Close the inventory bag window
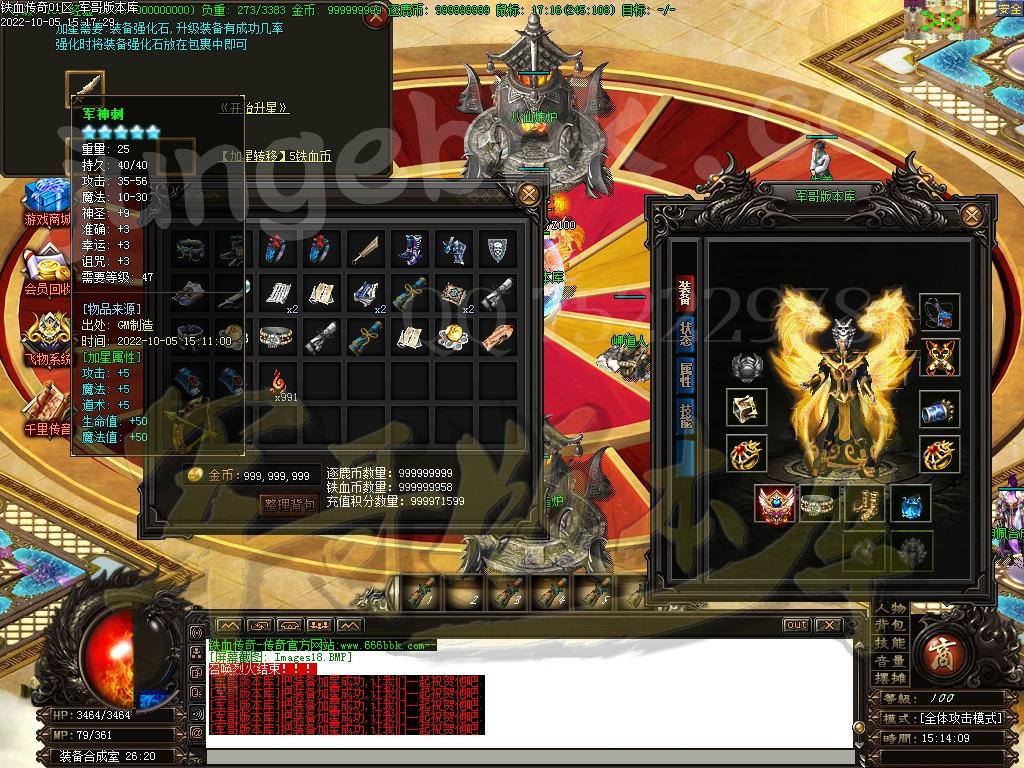Image resolution: width=1024 pixels, height=768 pixels. tap(530, 193)
